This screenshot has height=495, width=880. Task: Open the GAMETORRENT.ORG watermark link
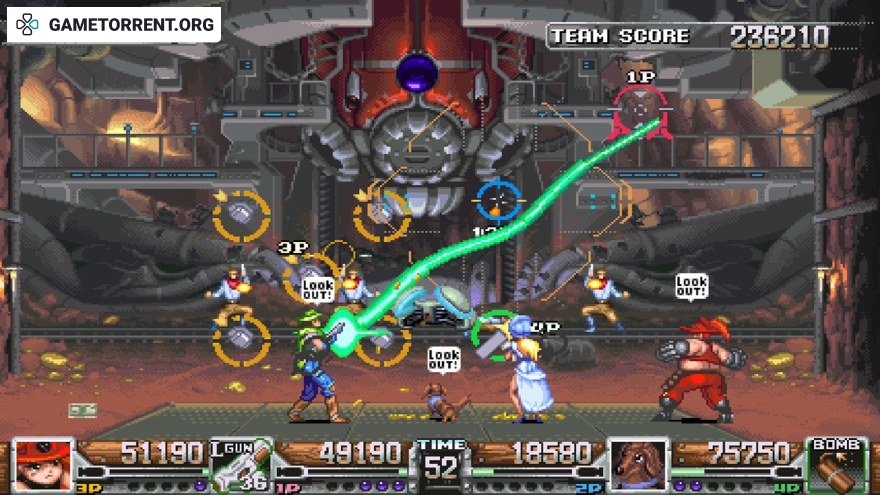(x=114, y=24)
